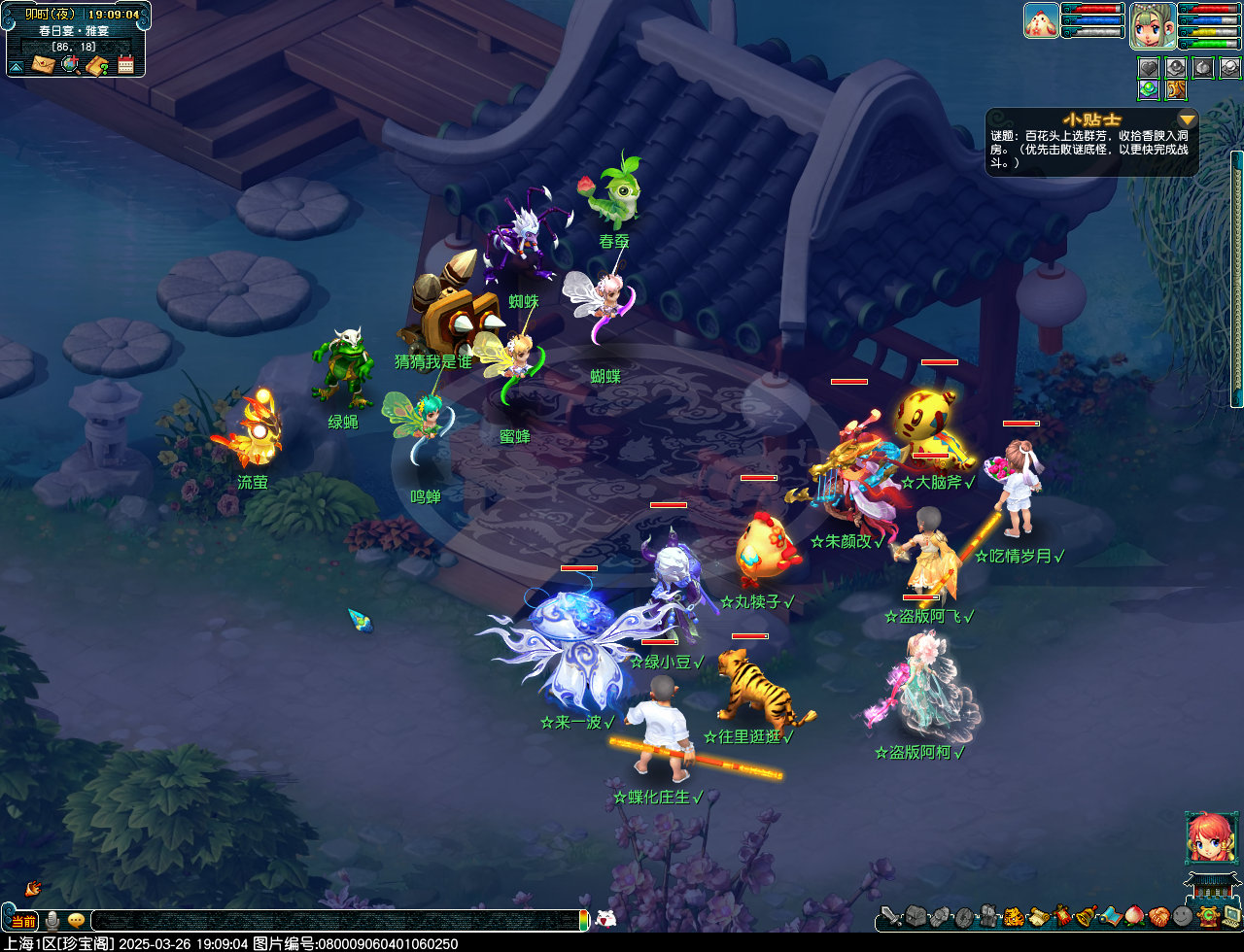This screenshot has height=952, width=1244.
Task: Open the help book with question mark
Action: click(96, 65)
